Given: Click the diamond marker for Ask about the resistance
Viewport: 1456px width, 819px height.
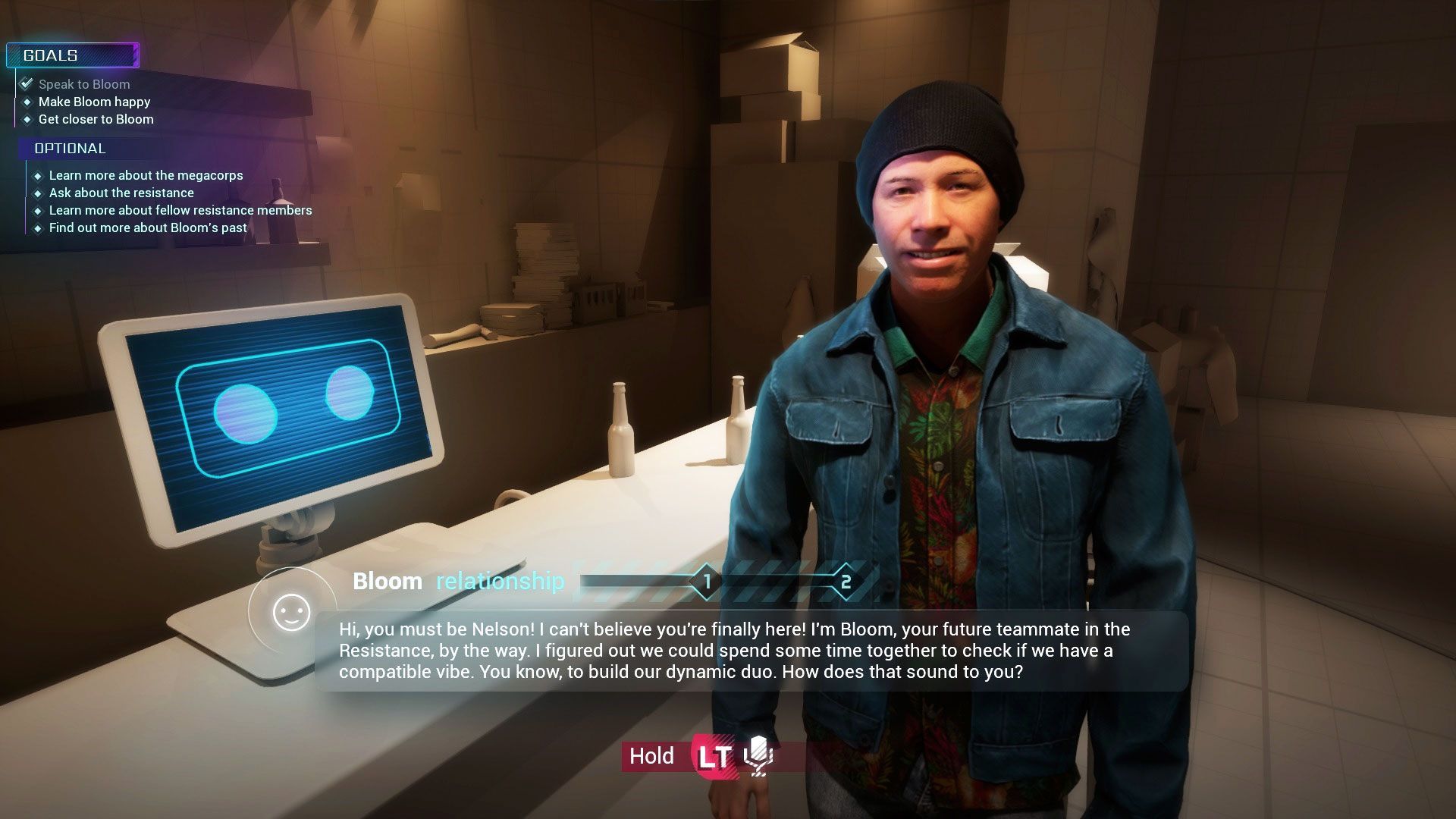Looking at the screenshot, I should (38, 193).
